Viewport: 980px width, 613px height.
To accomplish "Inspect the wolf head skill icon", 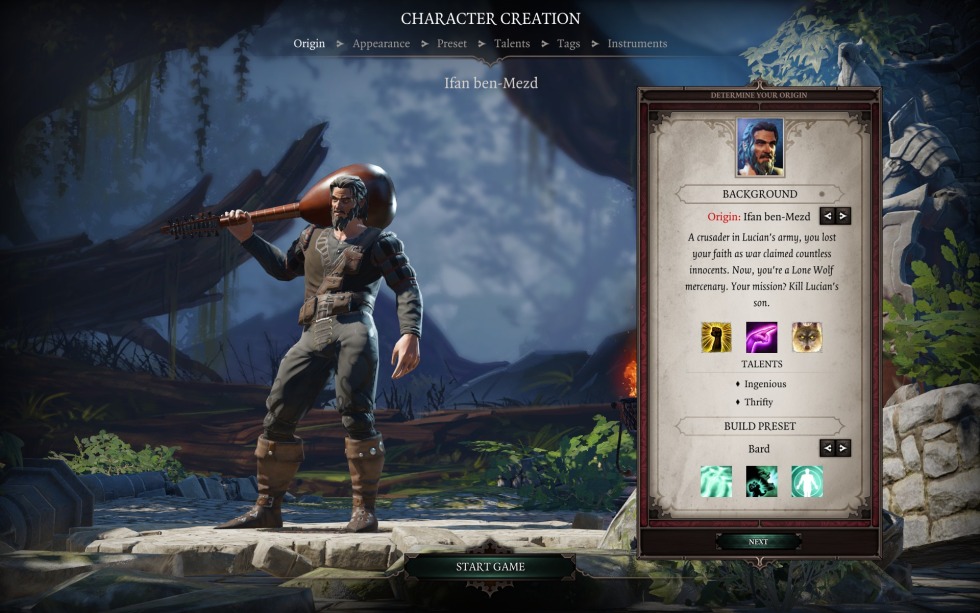I will click(x=806, y=337).
